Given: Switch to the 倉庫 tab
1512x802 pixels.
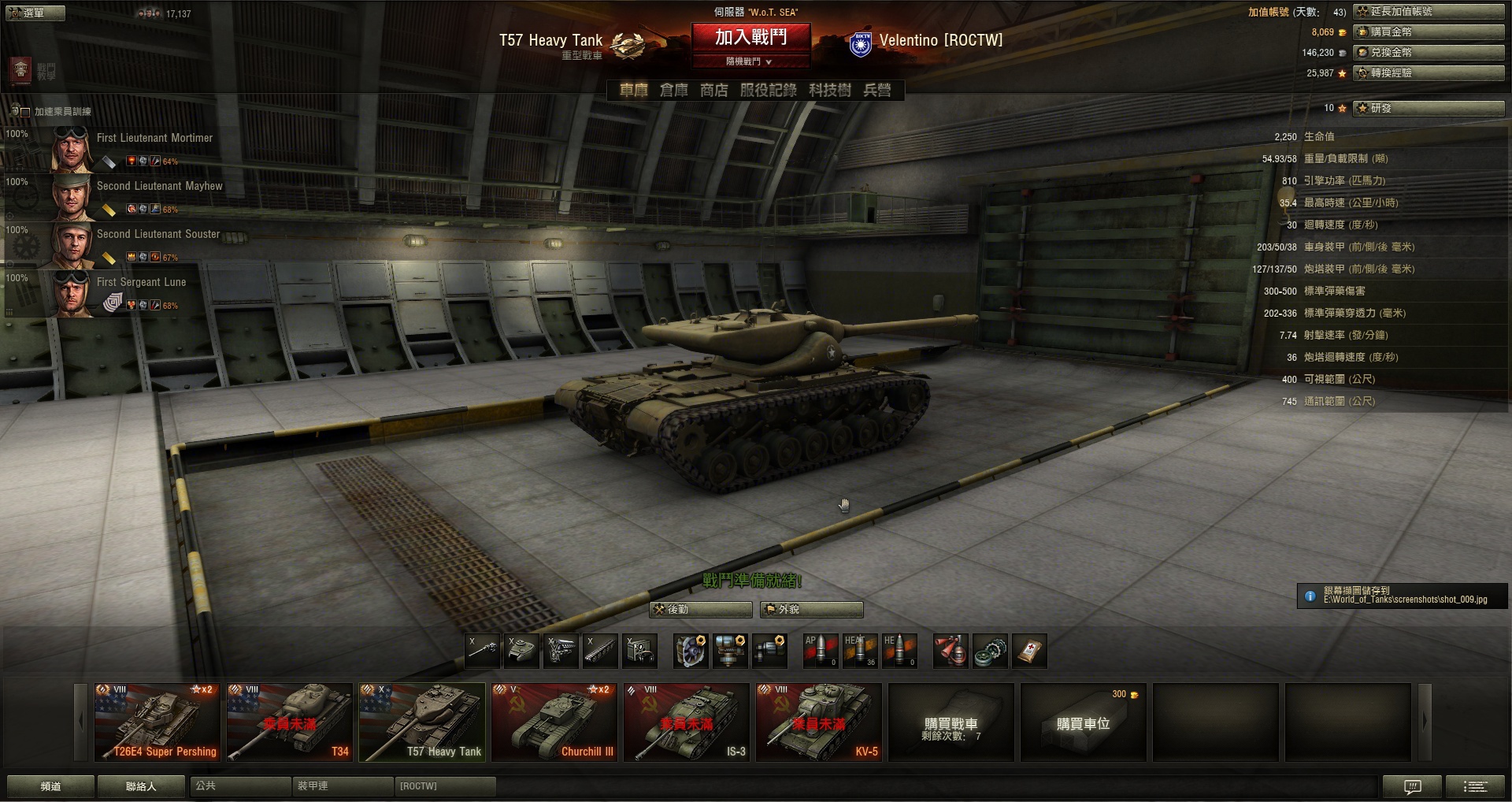Looking at the screenshot, I should point(673,91).
